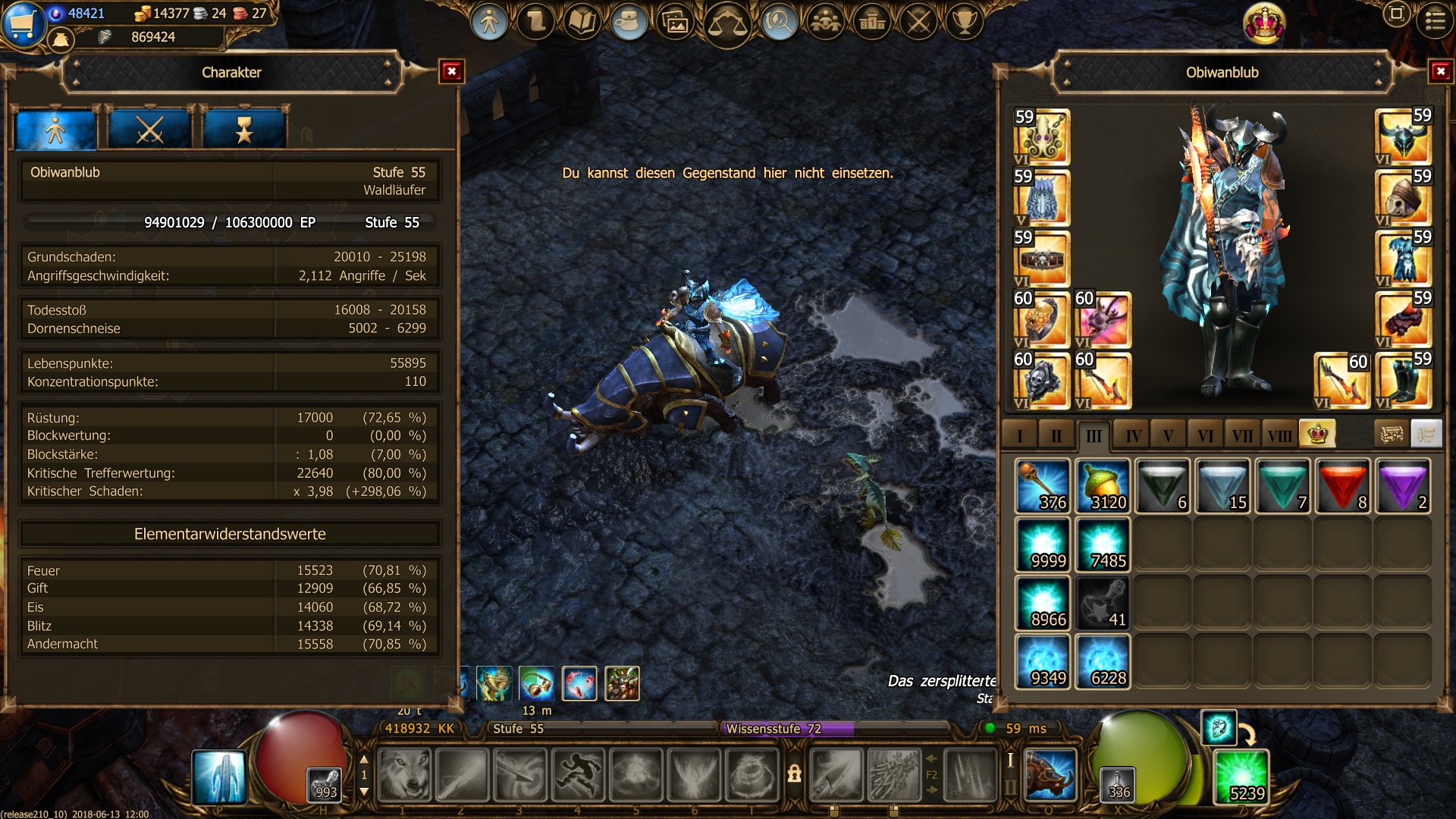Open the main menu list icon

click(1435, 21)
